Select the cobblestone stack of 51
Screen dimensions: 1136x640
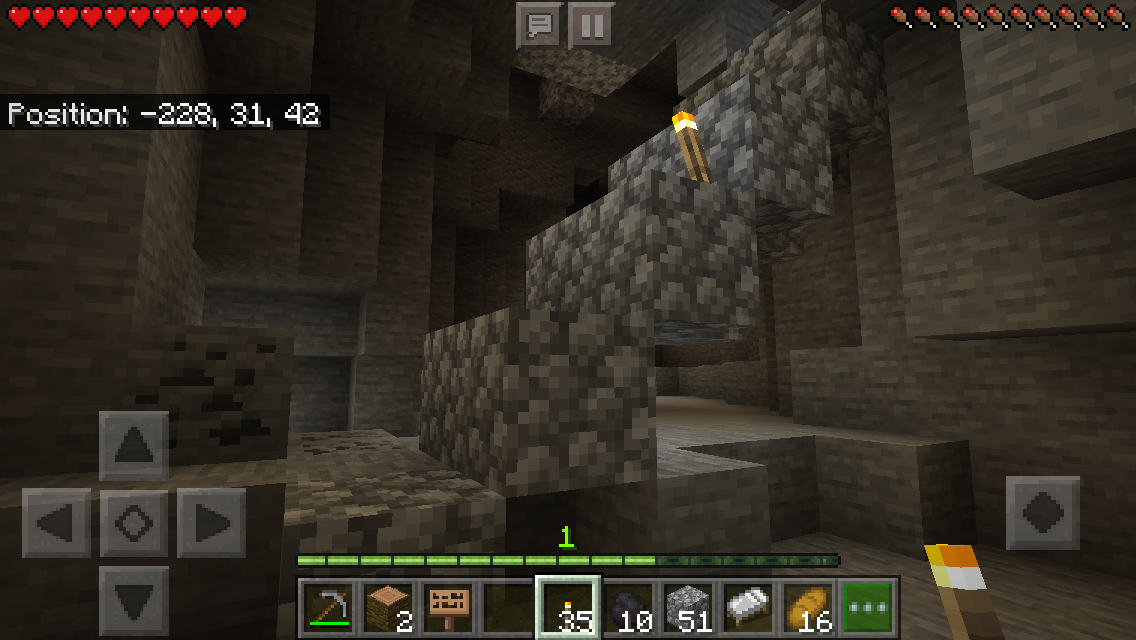689,607
